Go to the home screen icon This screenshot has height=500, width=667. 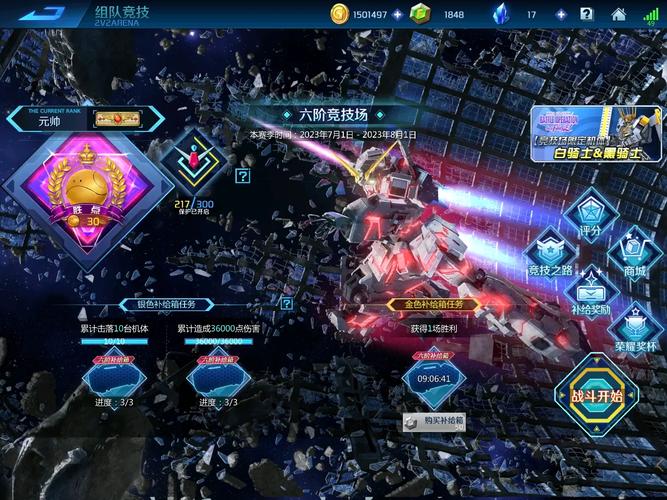(619, 14)
